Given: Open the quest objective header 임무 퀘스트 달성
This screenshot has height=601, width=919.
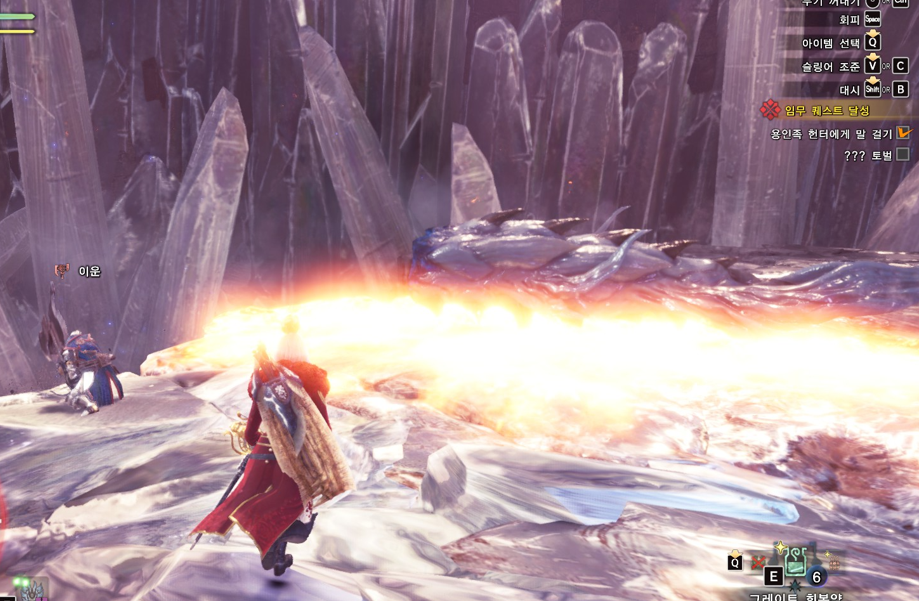Looking at the screenshot, I should (826, 110).
